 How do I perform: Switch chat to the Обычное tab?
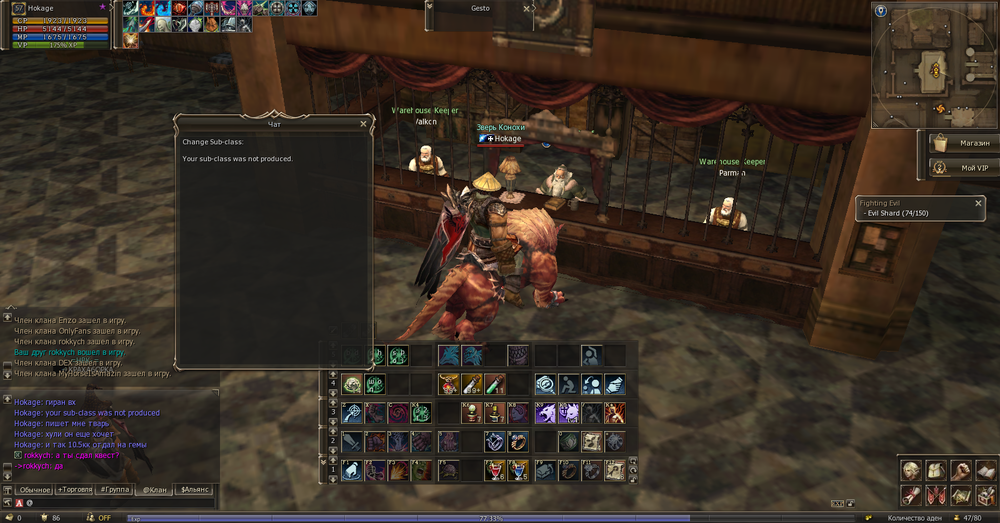(x=33, y=490)
